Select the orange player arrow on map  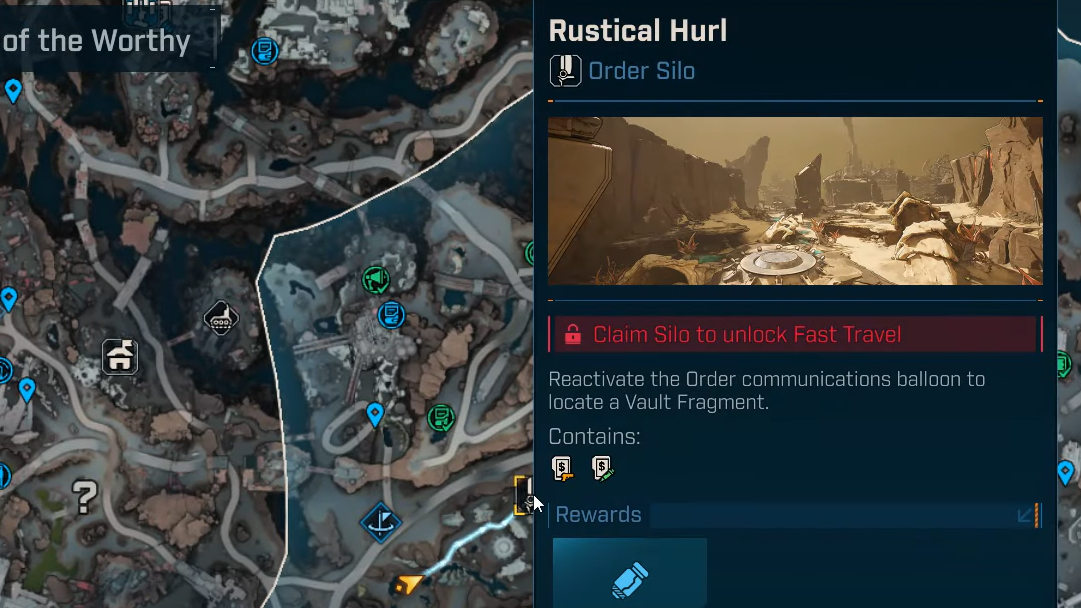[408, 583]
